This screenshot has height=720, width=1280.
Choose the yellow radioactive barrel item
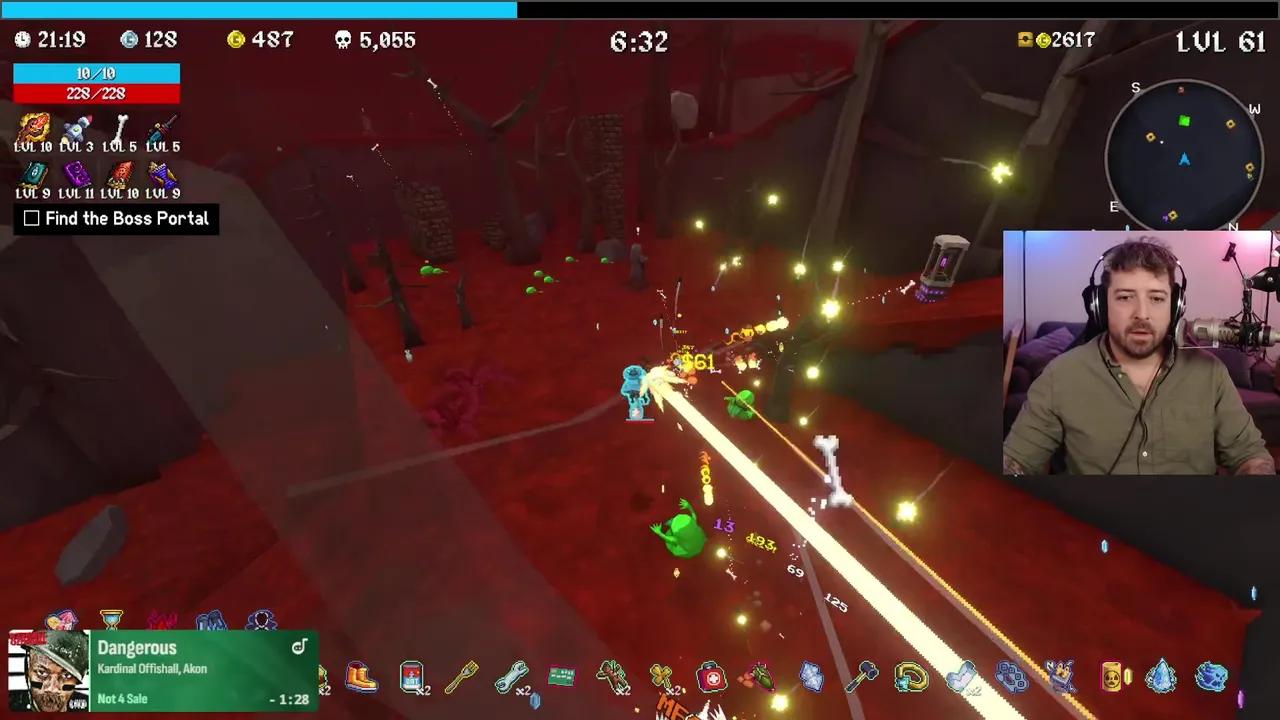tap(1112, 678)
